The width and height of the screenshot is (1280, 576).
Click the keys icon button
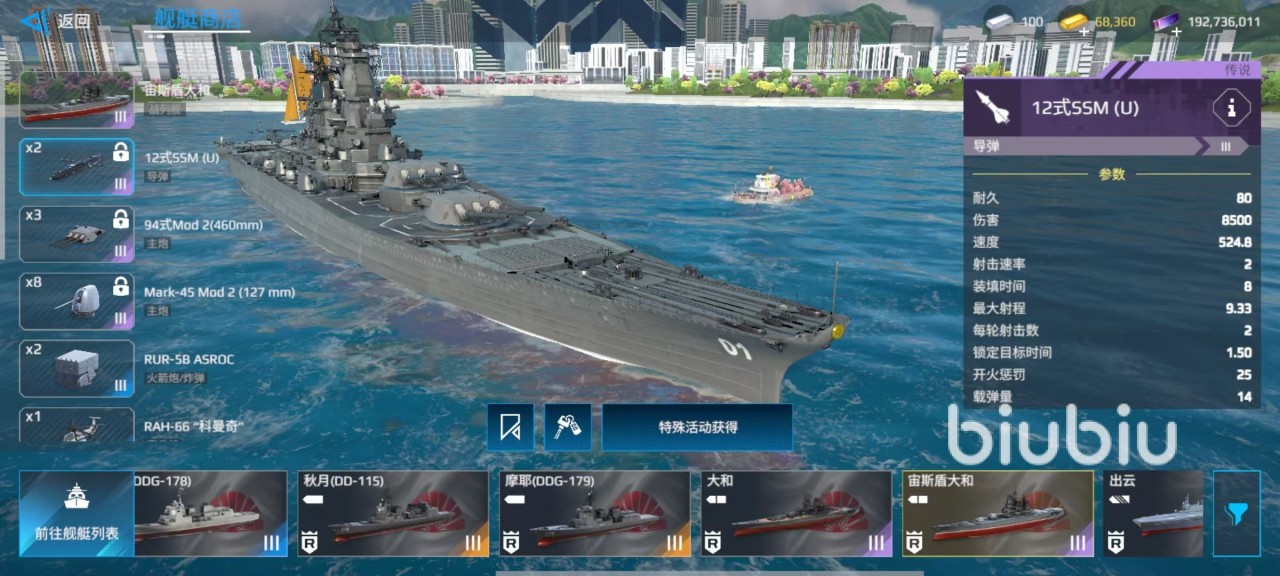coord(567,427)
